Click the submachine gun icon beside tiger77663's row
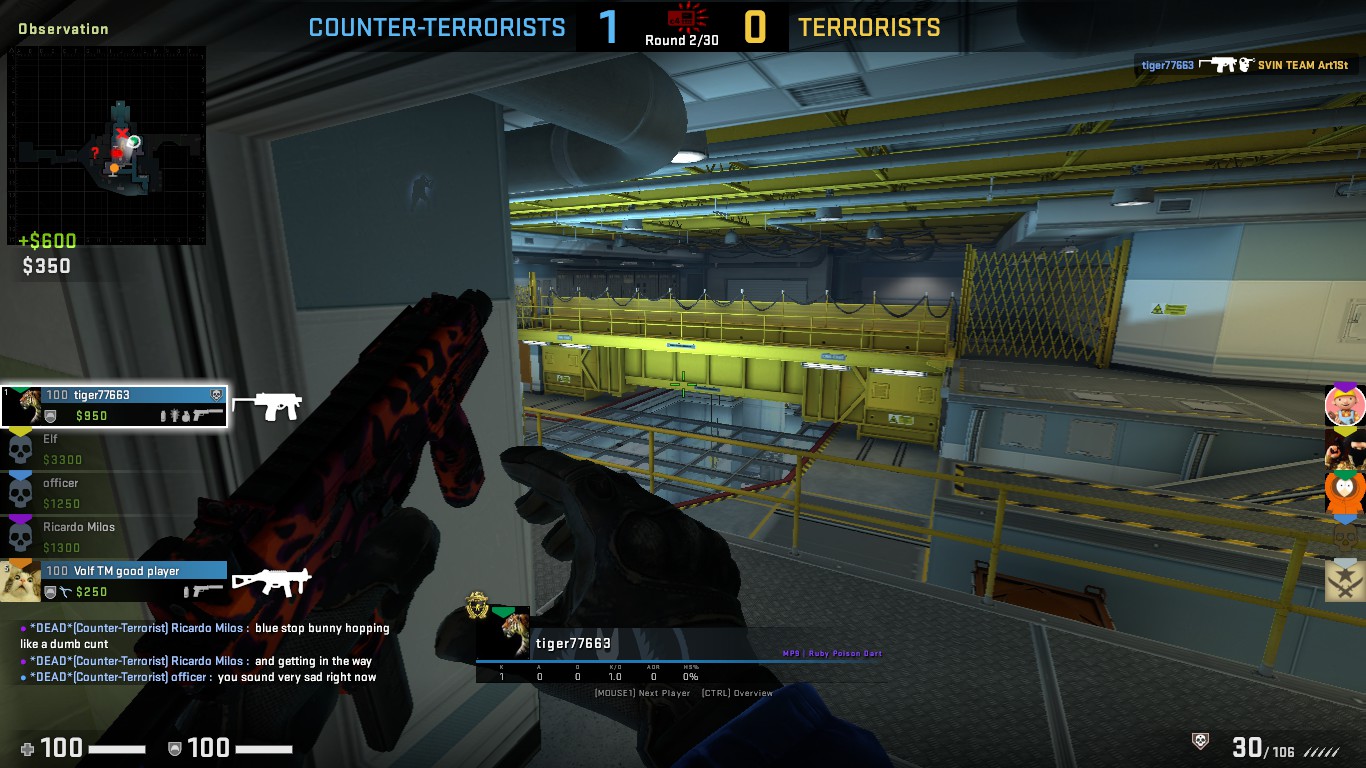Viewport: 1366px width, 768px height. coord(267,405)
